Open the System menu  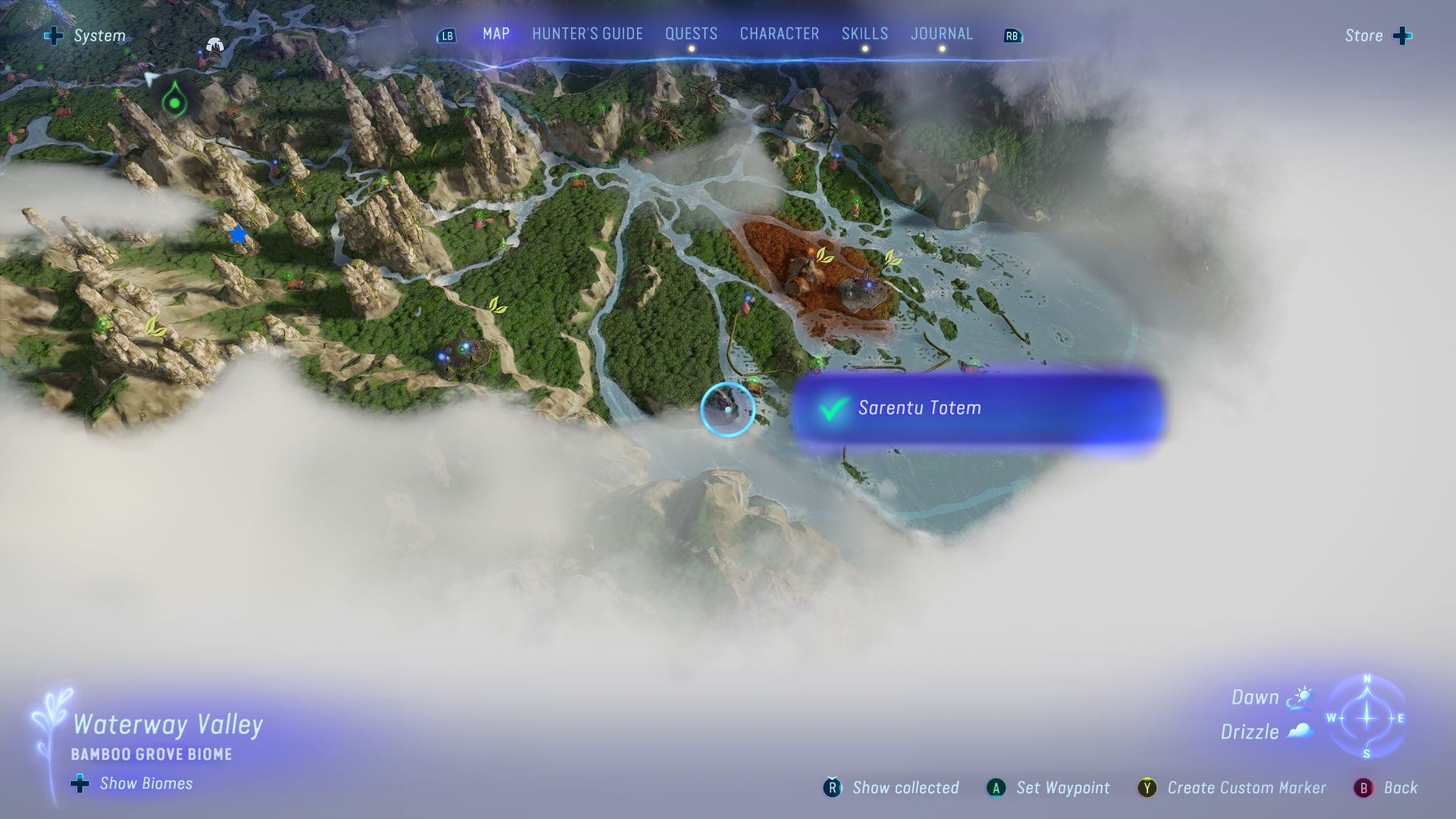(x=99, y=35)
